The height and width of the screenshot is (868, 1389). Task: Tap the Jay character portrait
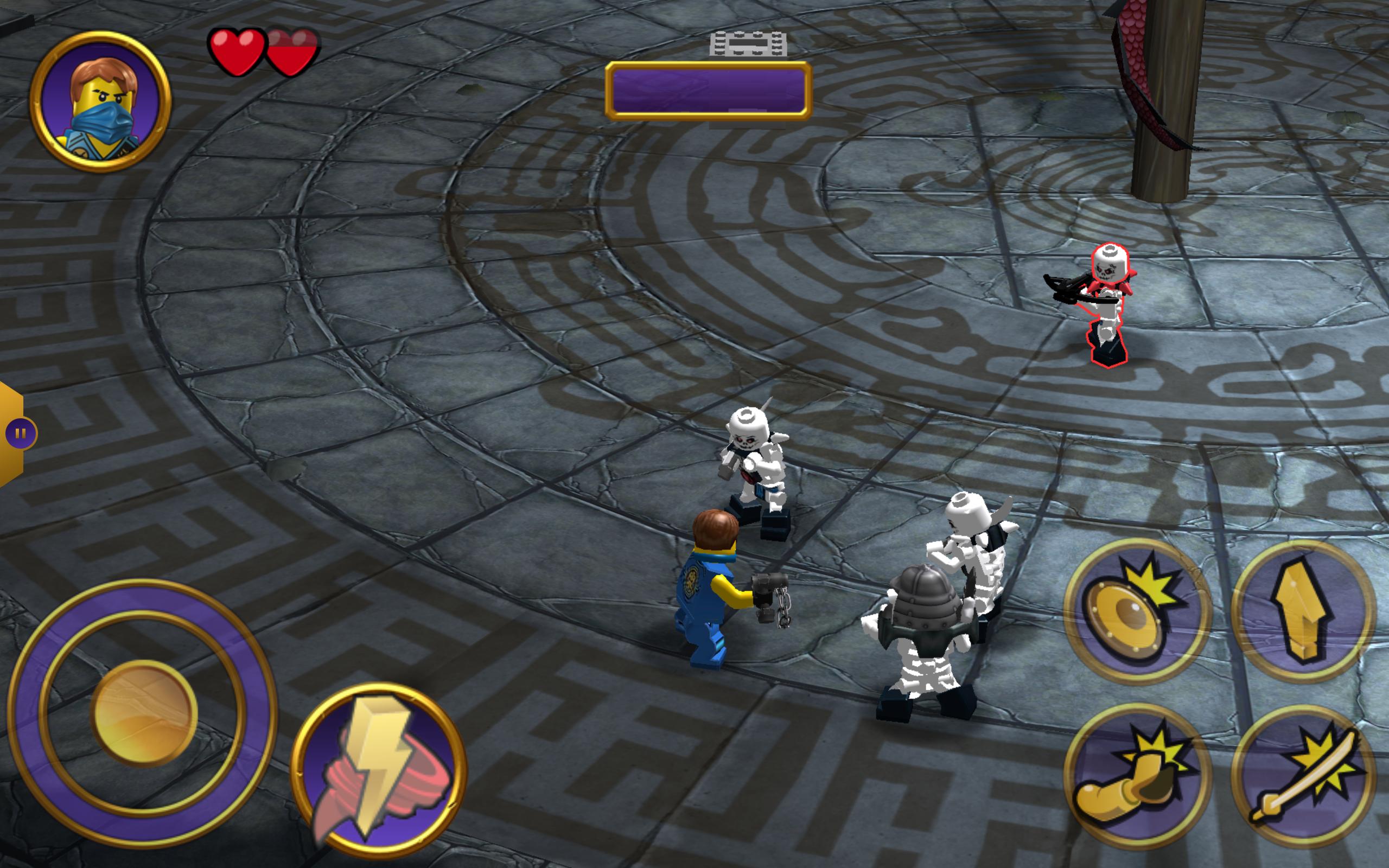tap(101, 102)
